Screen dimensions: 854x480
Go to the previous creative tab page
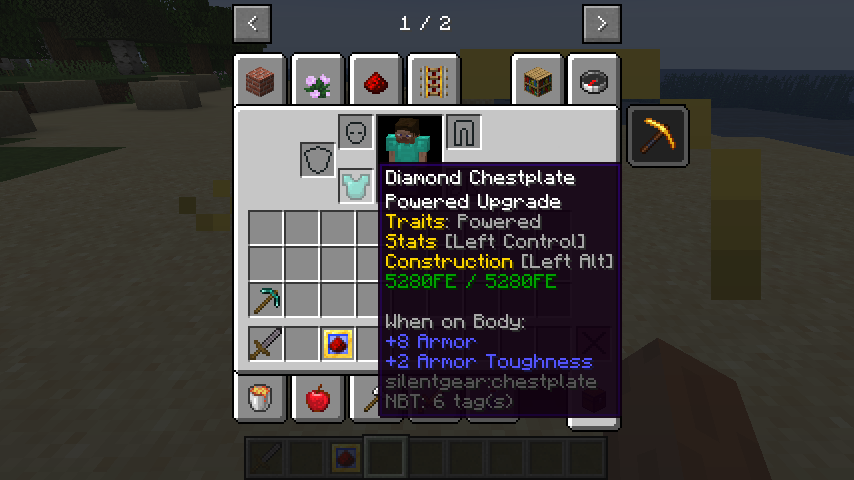[252, 23]
